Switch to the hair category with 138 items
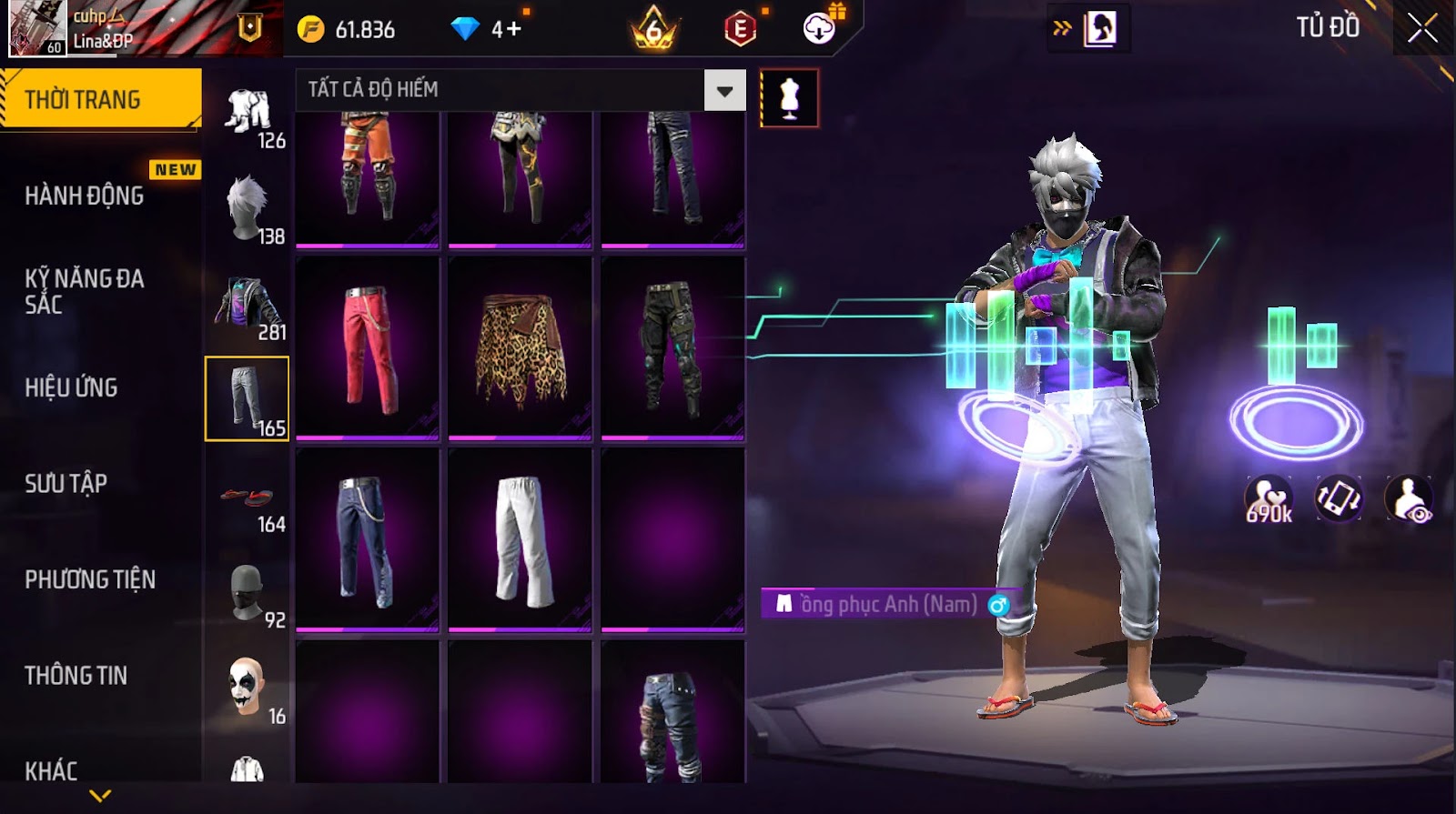1456x814 pixels. coord(248,208)
